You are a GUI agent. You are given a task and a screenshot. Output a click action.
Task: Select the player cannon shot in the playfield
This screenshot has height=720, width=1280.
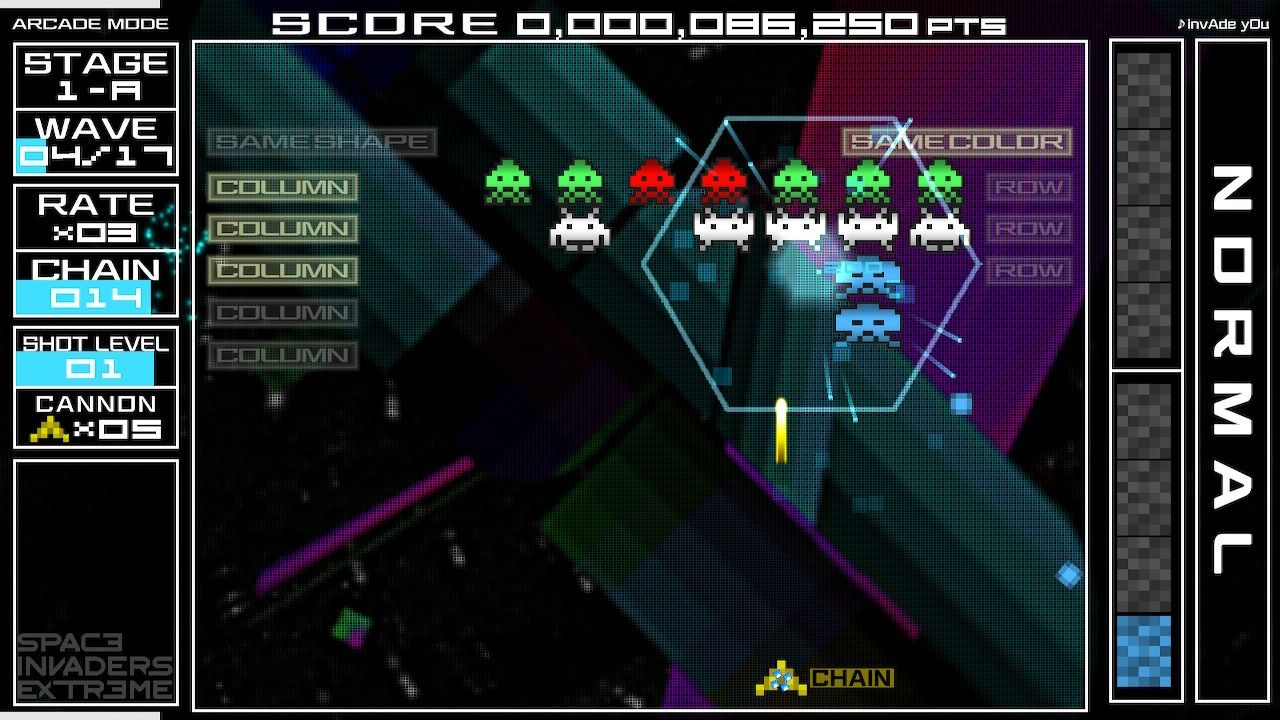pyautogui.click(x=783, y=430)
